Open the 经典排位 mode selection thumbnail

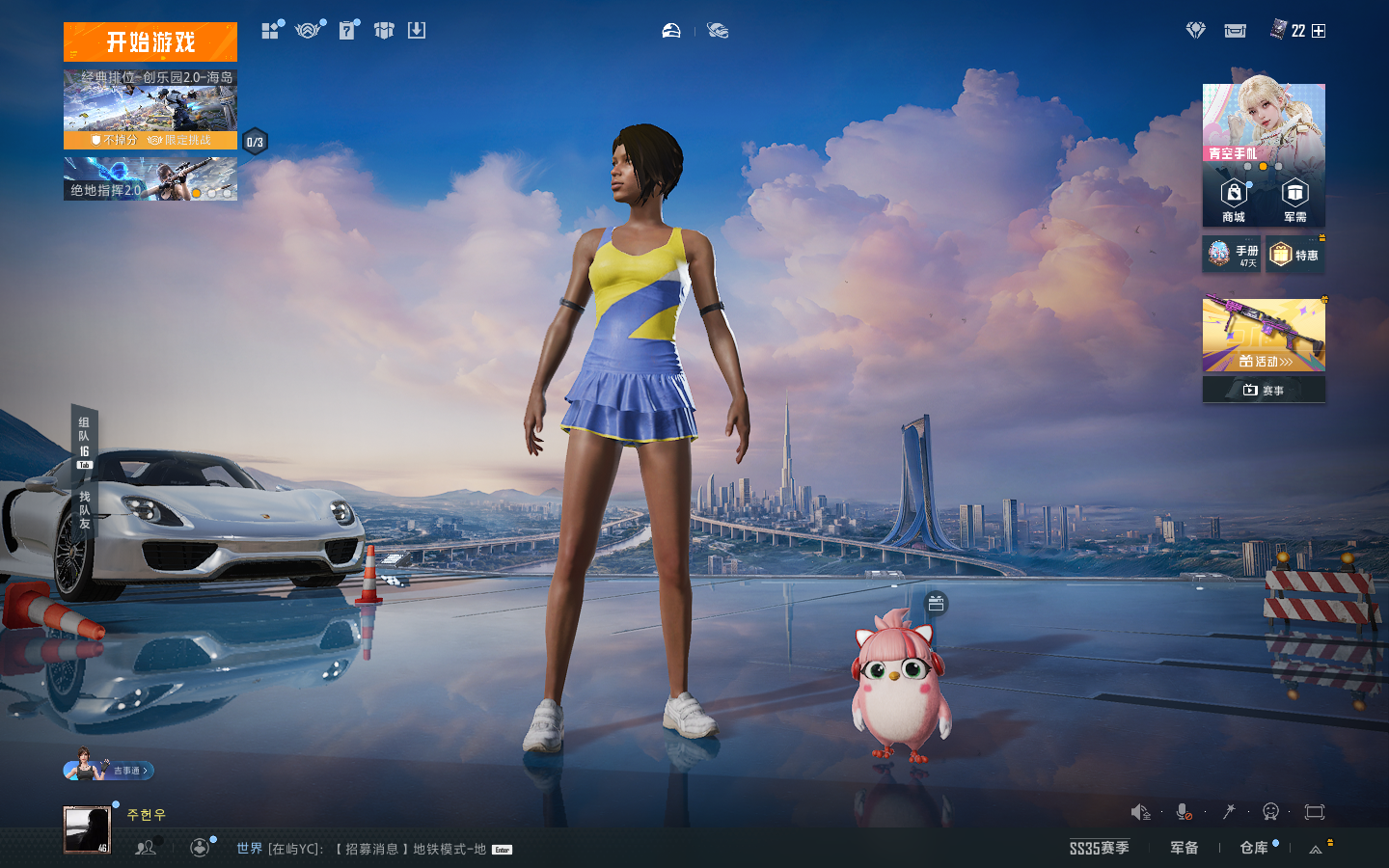[150, 108]
